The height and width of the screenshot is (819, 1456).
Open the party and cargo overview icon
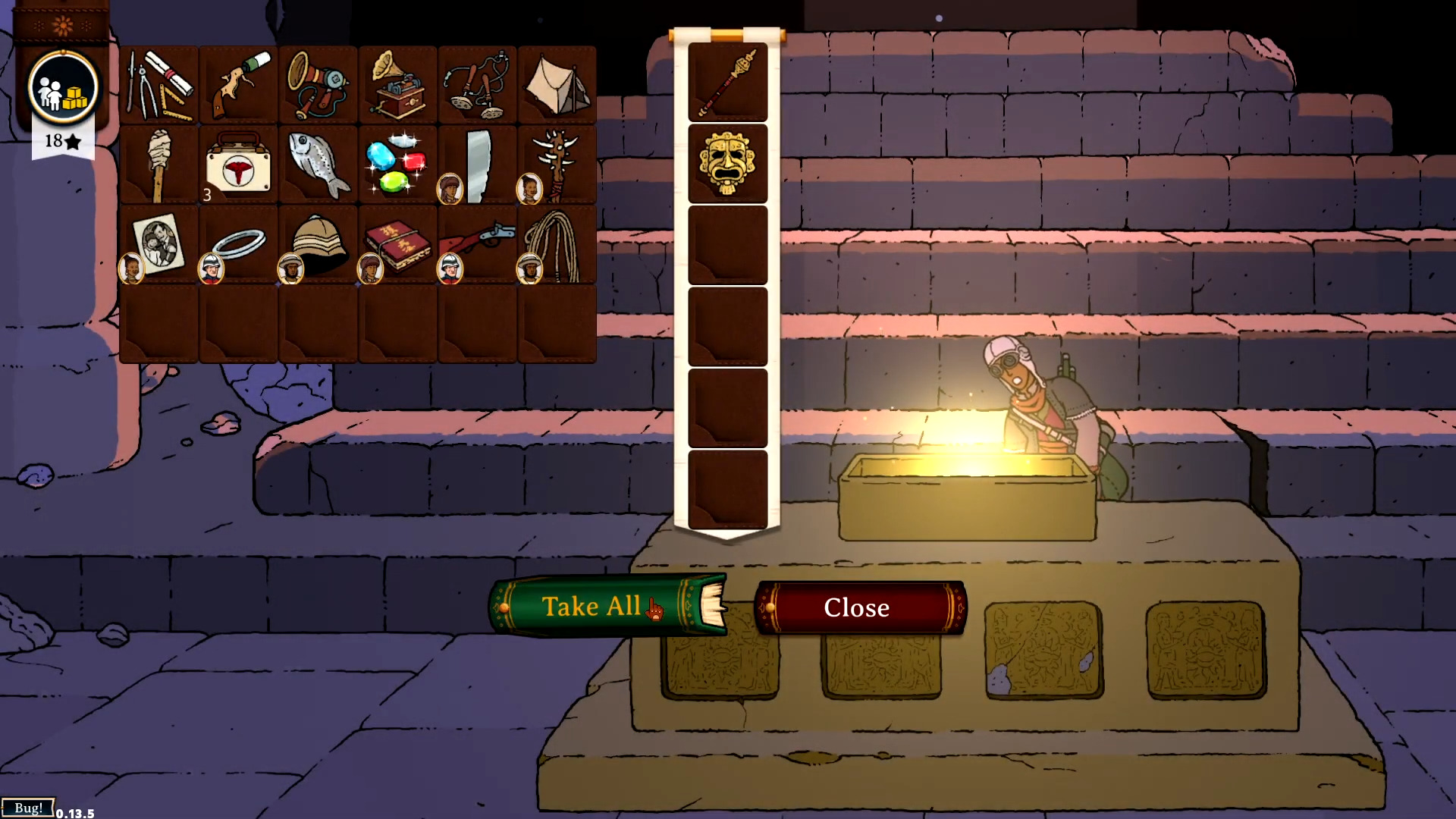63,89
